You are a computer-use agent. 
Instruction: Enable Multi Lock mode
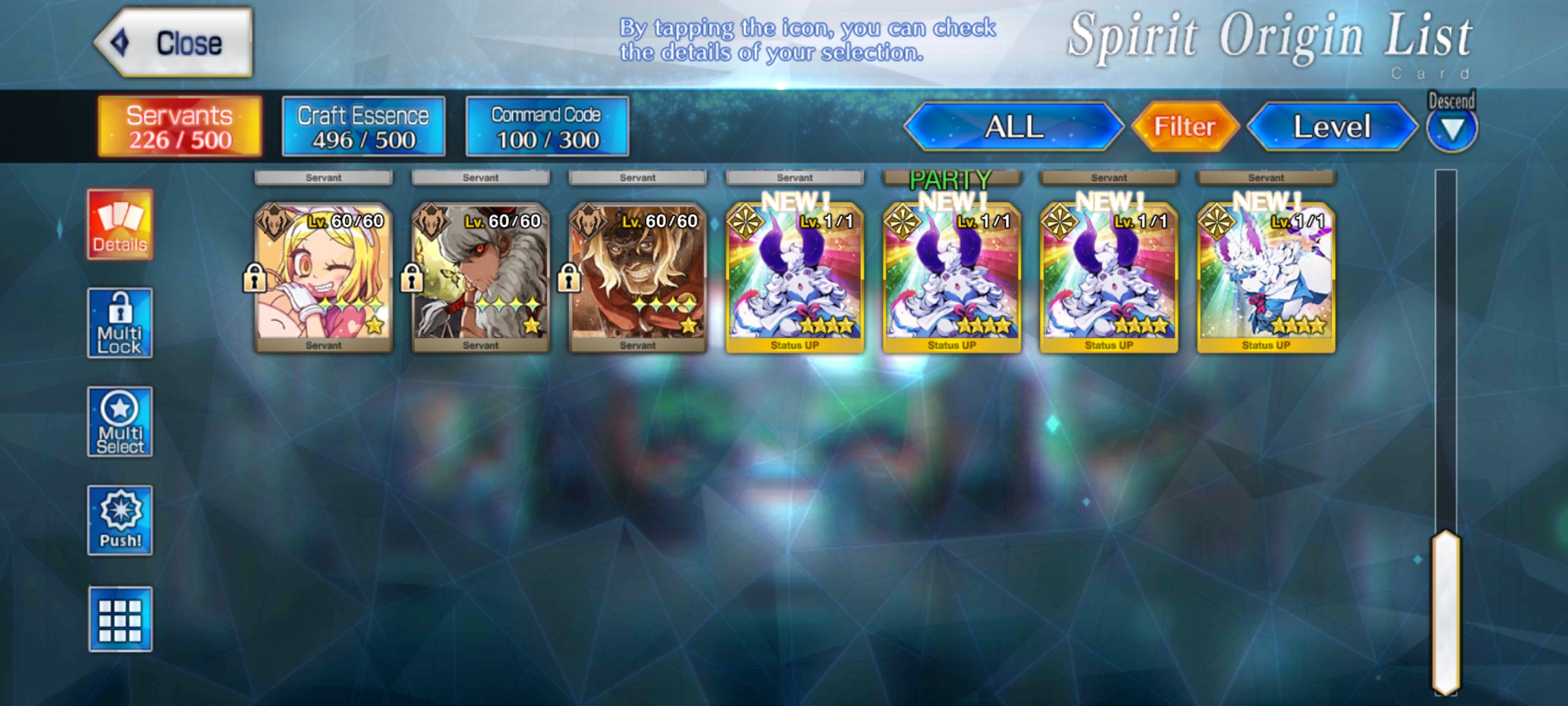(120, 323)
